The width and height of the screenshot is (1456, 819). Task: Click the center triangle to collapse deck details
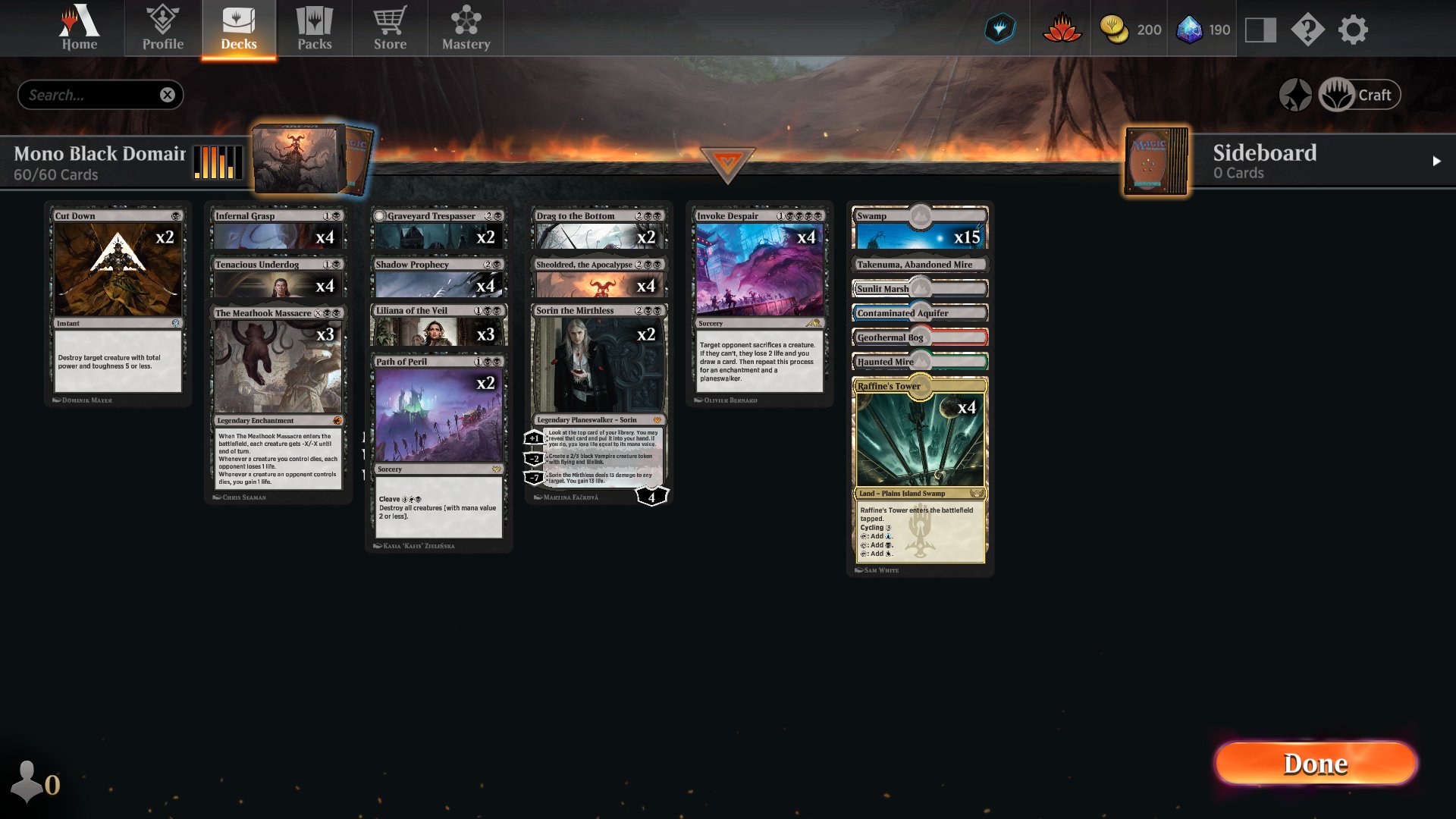[728, 164]
